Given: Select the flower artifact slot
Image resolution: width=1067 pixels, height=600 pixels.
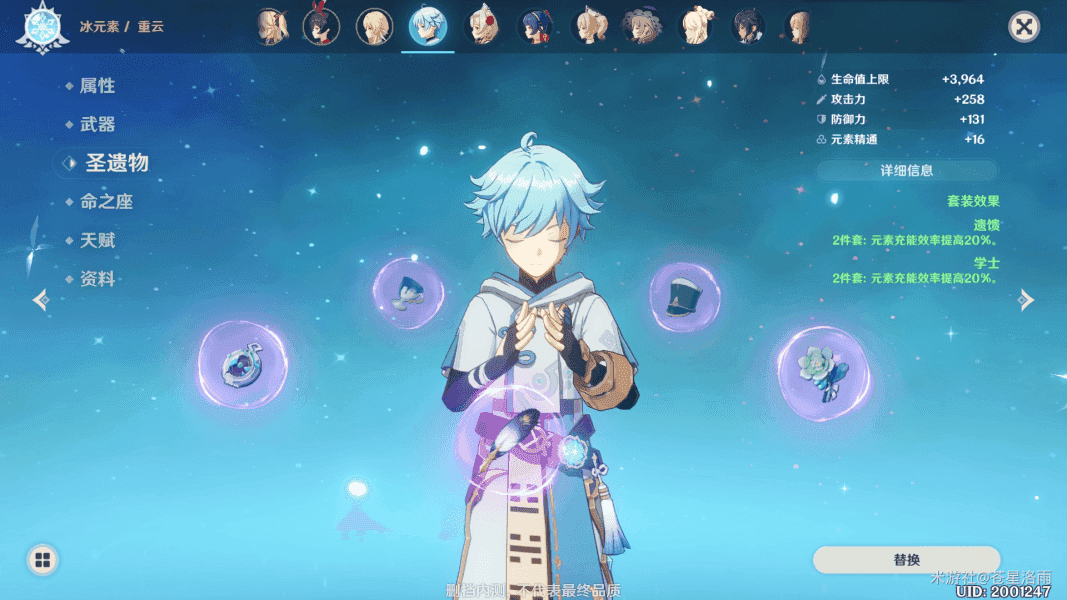Looking at the screenshot, I should [823, 373].
